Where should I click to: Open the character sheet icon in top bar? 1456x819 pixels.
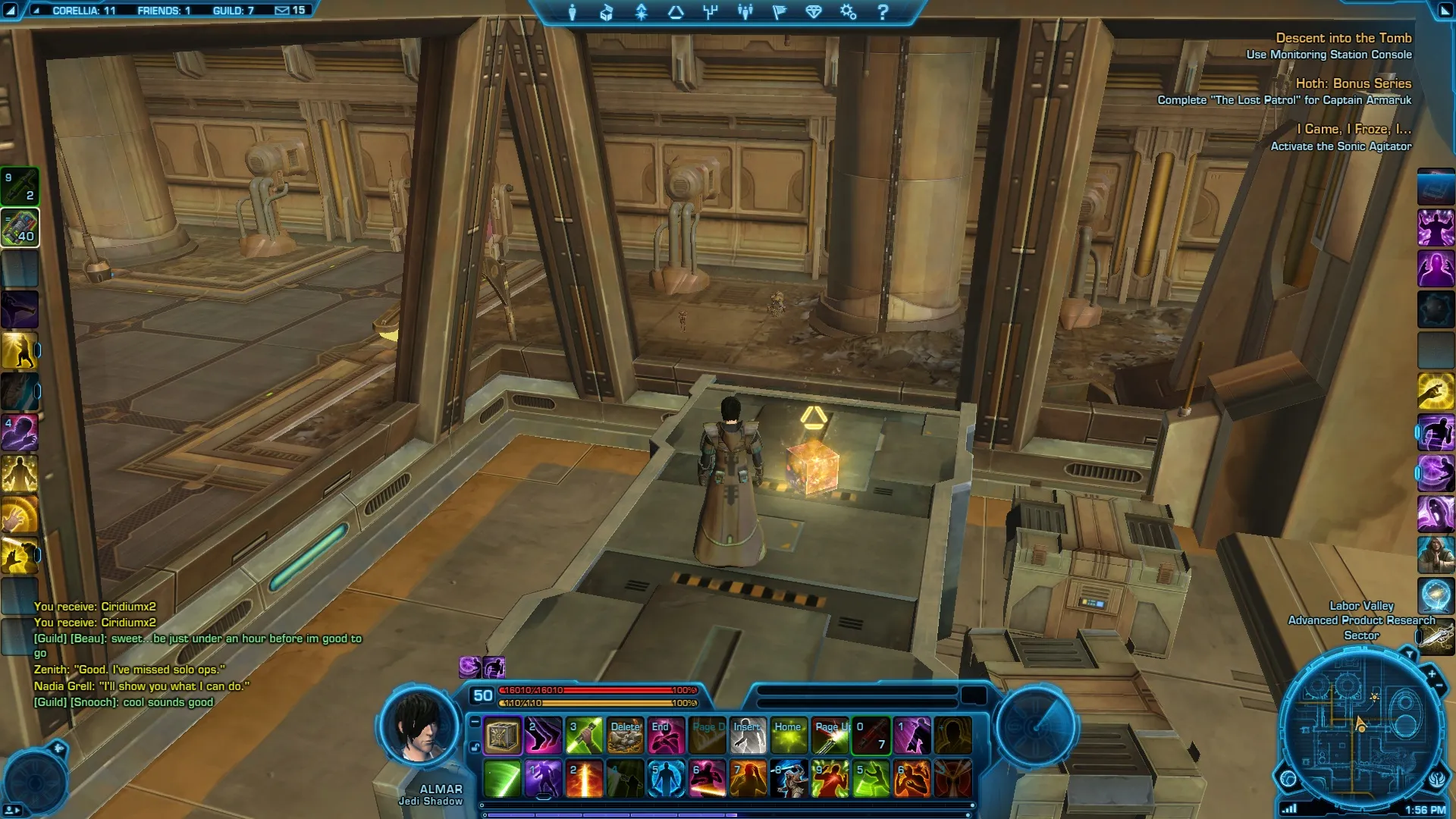pyautogui.click(x=573, y=12)
